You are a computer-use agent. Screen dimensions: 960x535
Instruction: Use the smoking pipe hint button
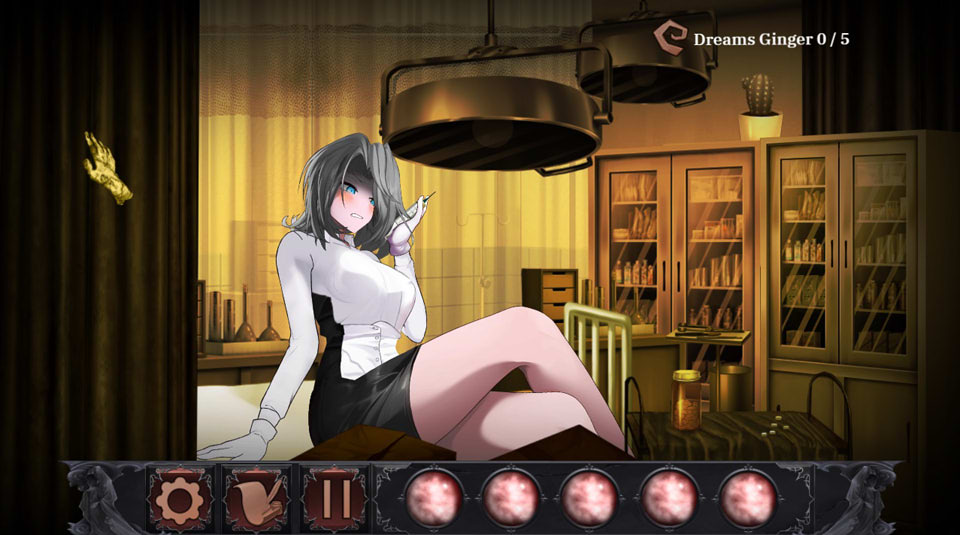(258, 497)
